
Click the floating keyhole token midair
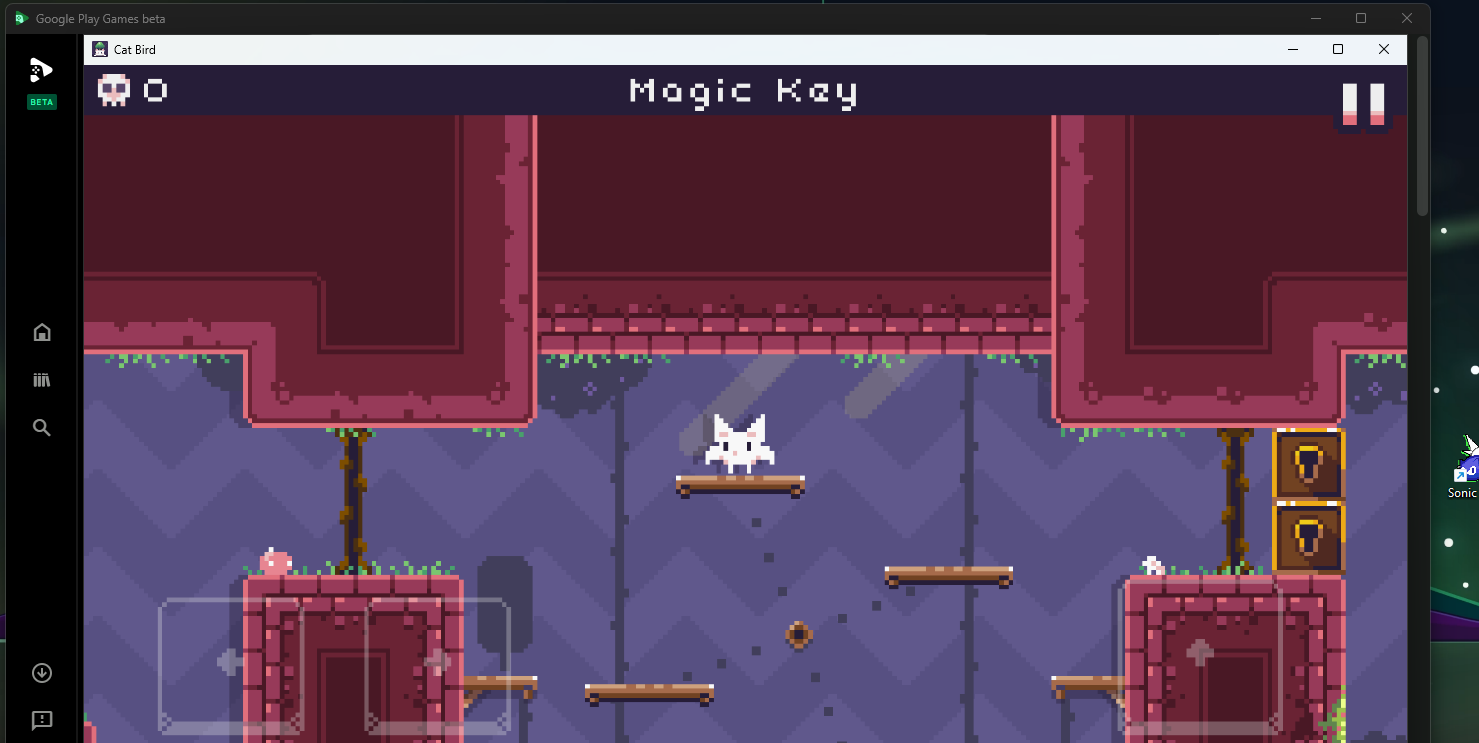pos(798,634)
